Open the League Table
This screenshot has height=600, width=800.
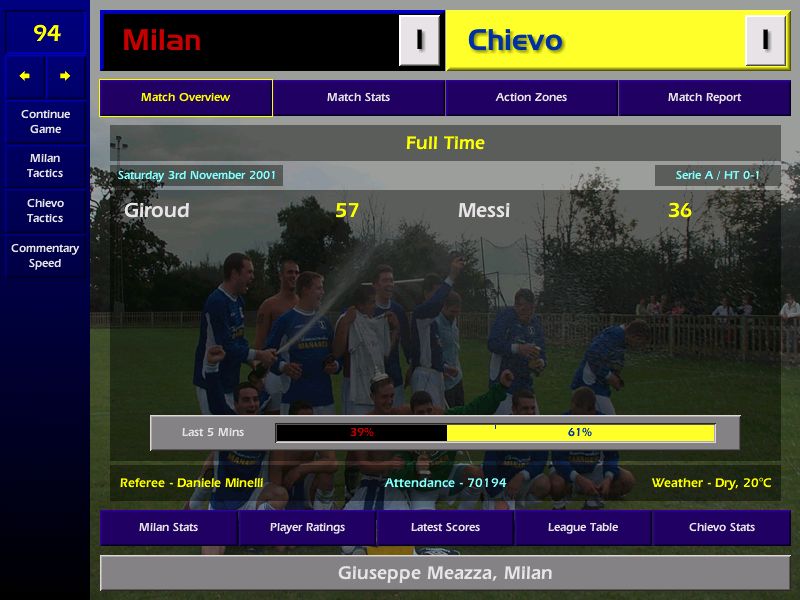point(583,527)
